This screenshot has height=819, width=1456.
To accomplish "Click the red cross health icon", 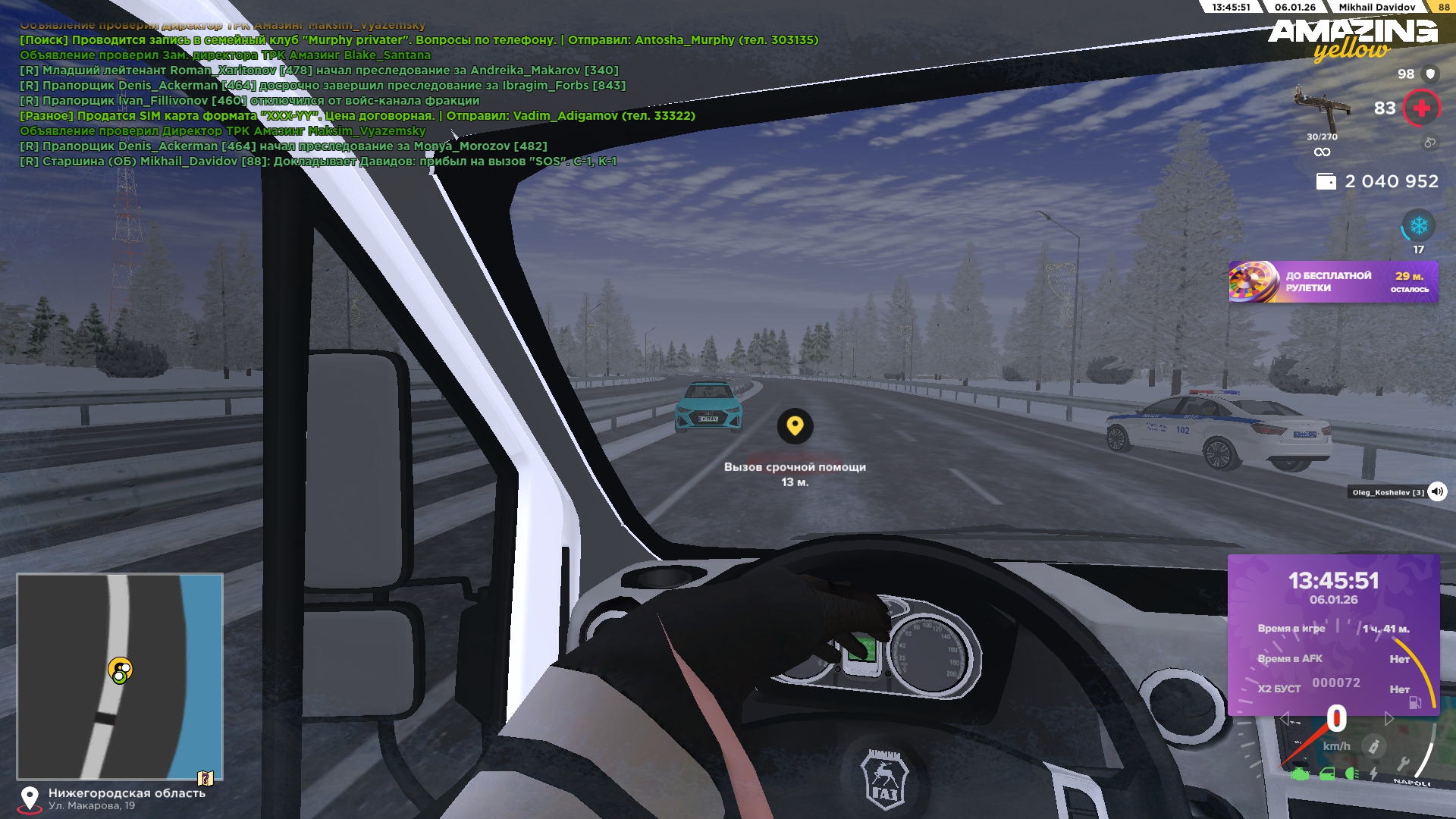I will 1421,108.
